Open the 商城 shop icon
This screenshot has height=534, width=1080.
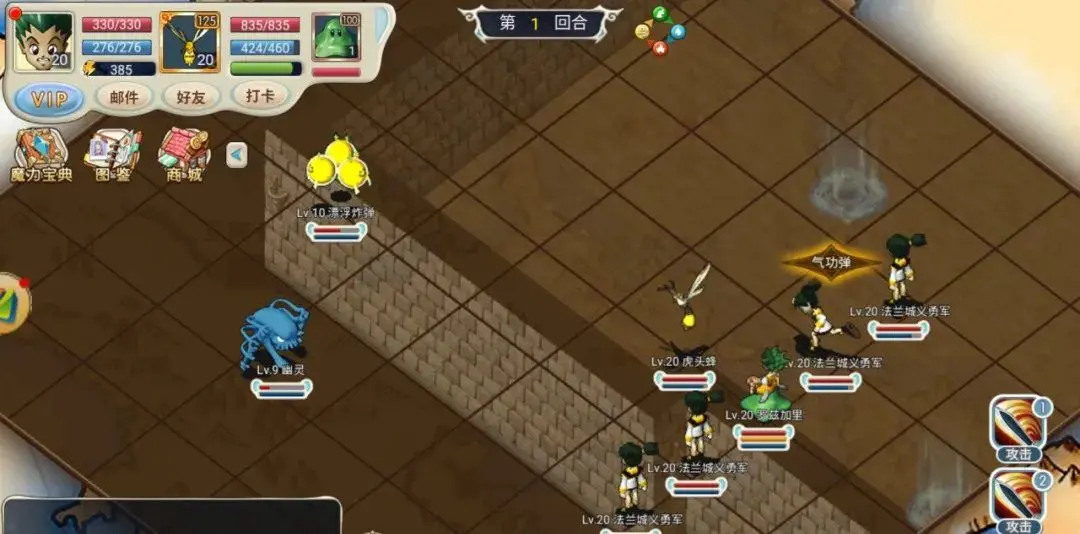pyautogui.click(x=182, y=156)
